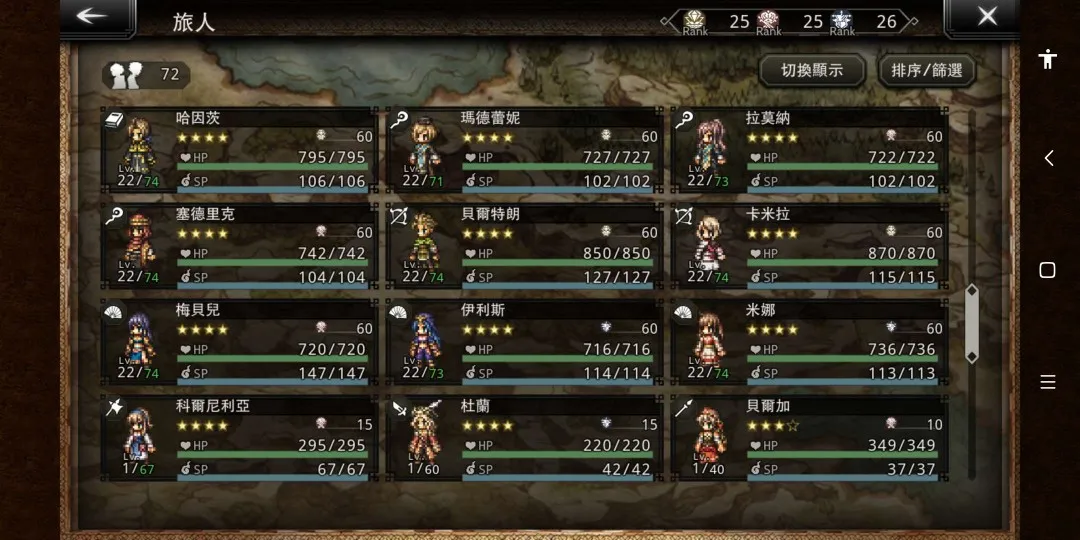Select traveler 哈因茨 from the list
1080x540 pixels.
point(240,150)
